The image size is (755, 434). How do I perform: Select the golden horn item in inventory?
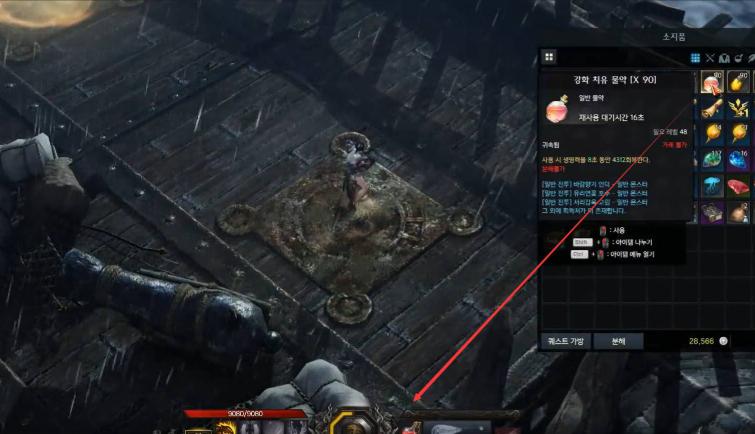coord(711,108)
